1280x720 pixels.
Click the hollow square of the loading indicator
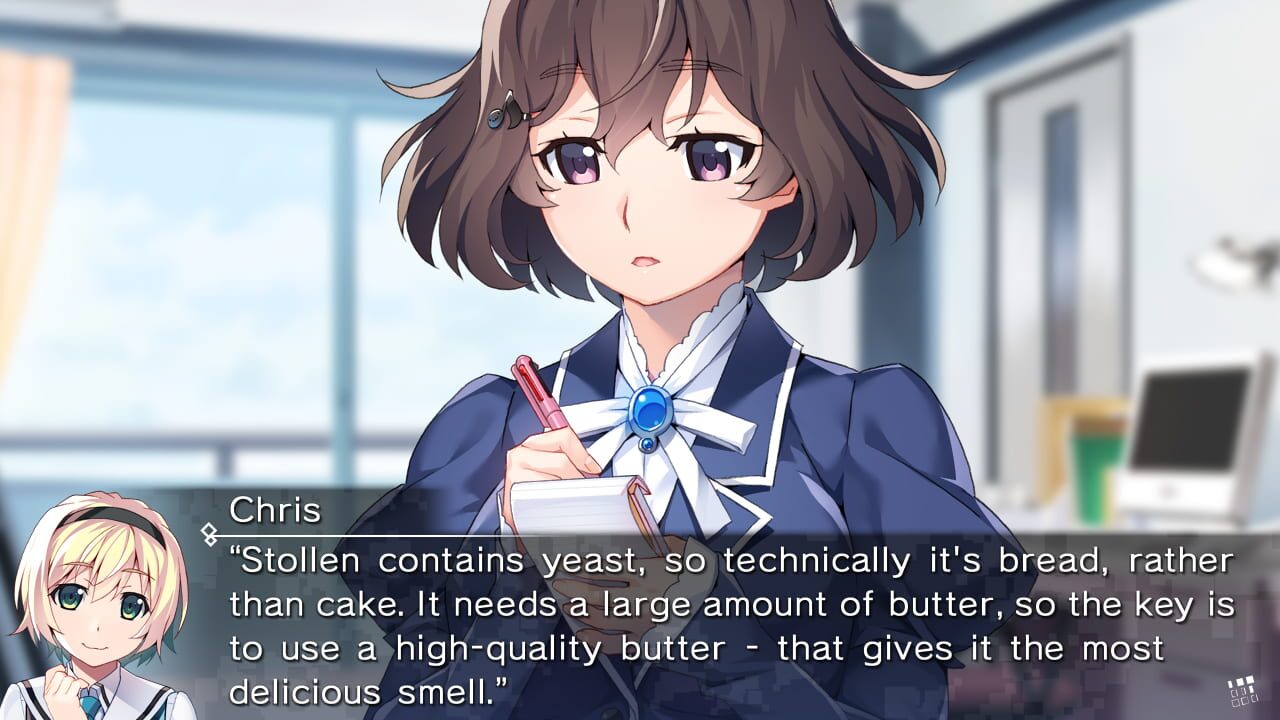coord(1234,701)
